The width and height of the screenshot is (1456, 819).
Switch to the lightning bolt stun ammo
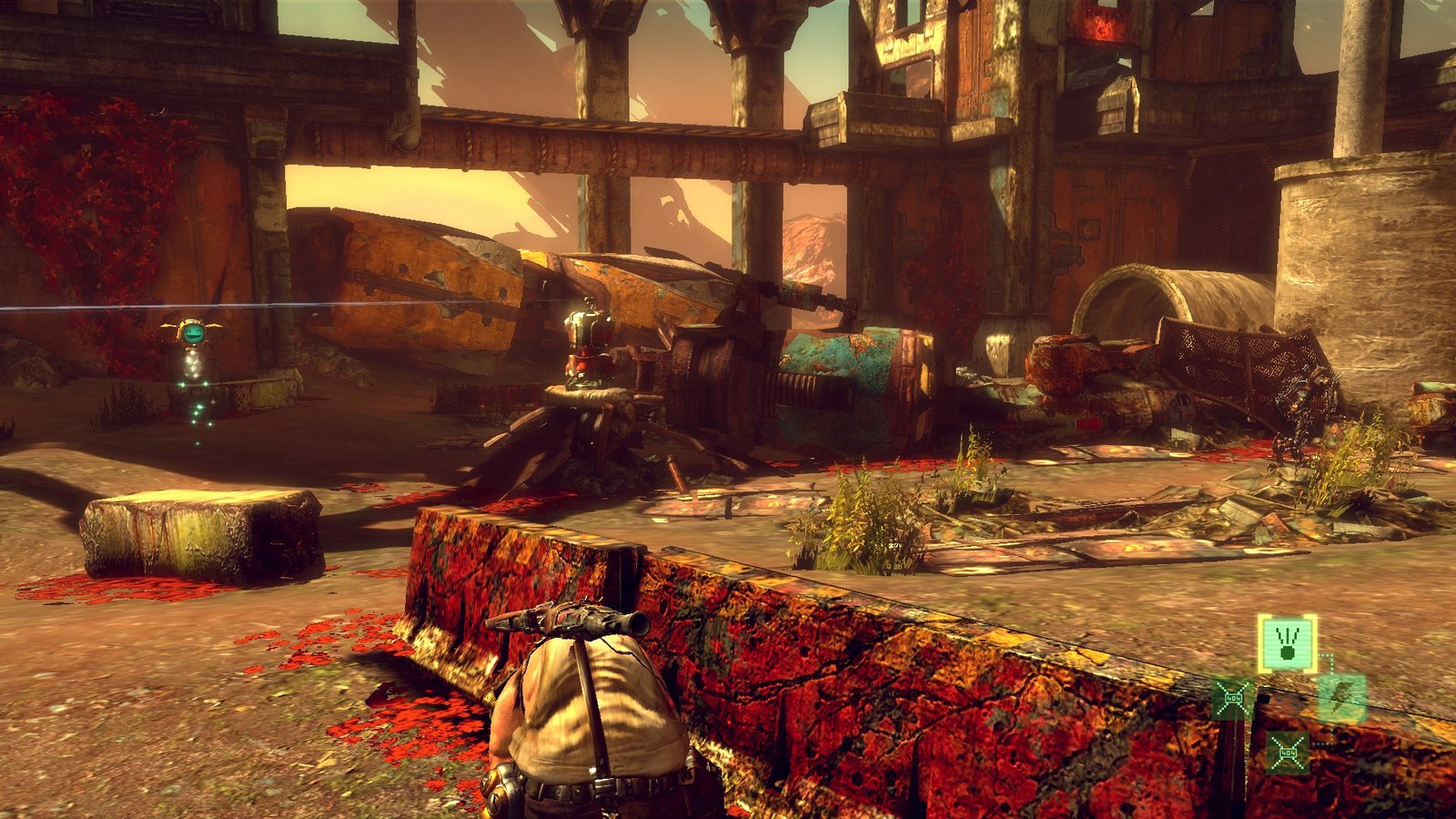click(1342, 699)
